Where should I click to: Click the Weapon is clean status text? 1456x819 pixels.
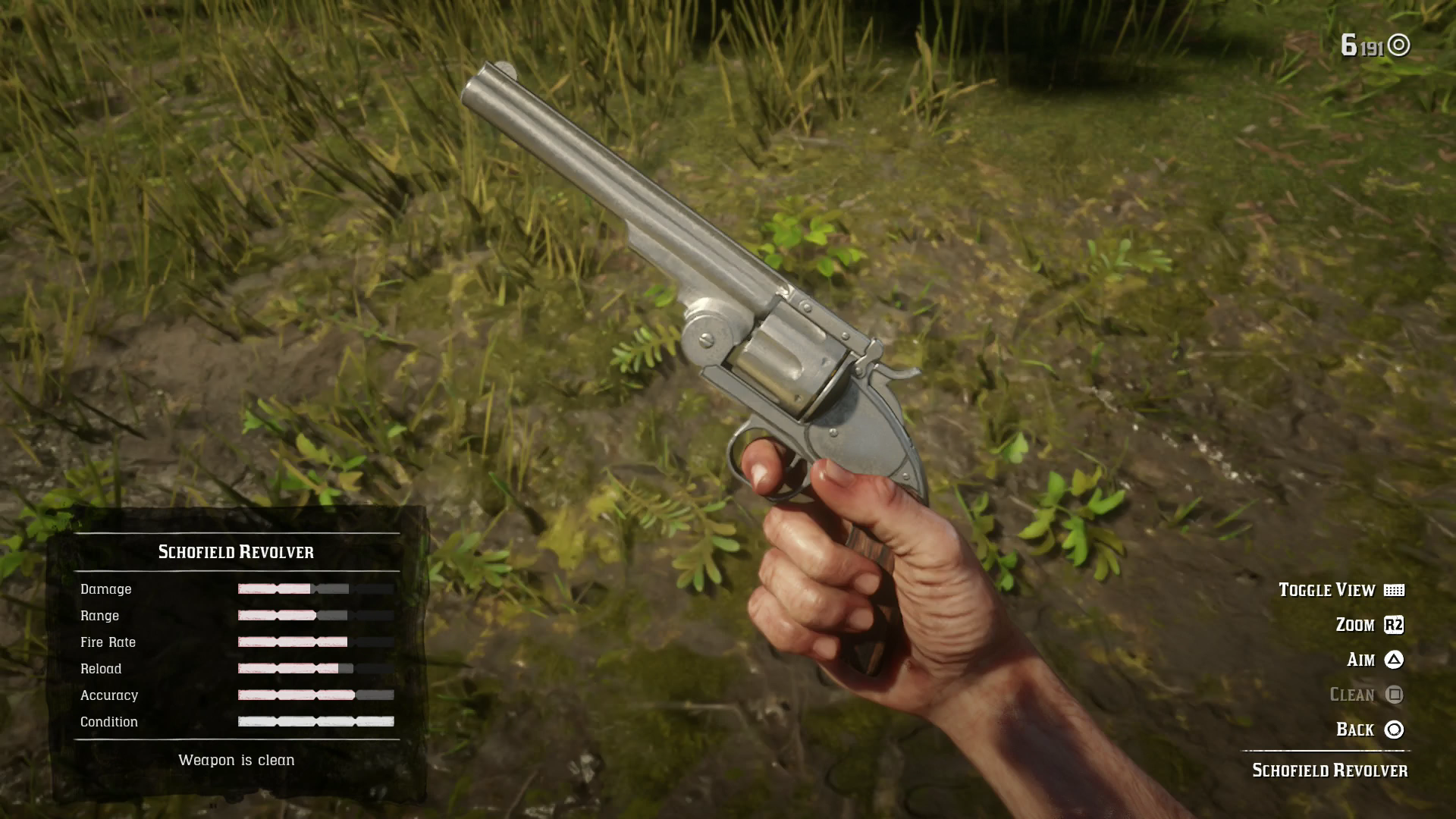(237, 760)
